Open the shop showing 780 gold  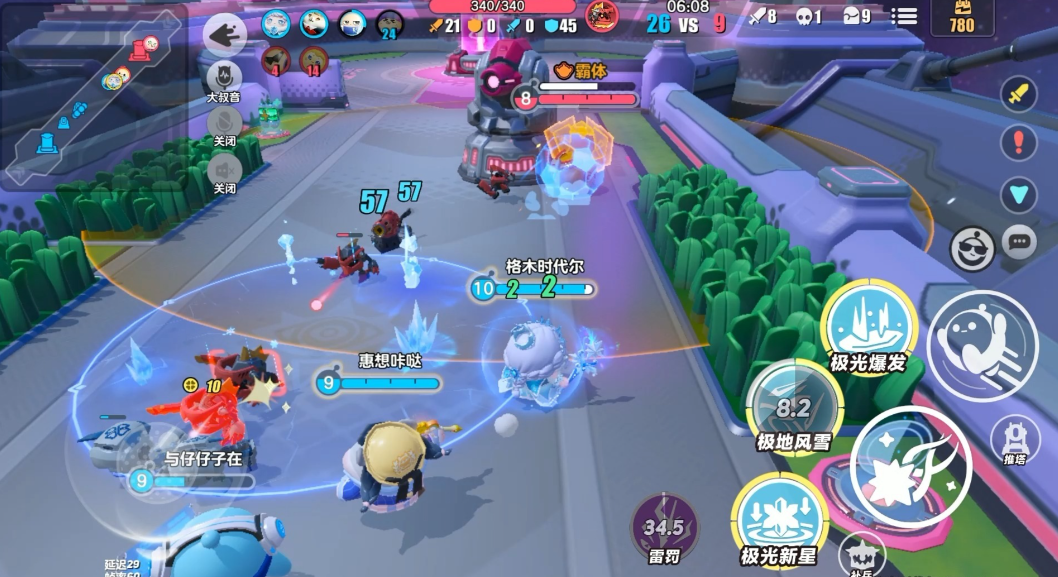click(x=961, y=18)
